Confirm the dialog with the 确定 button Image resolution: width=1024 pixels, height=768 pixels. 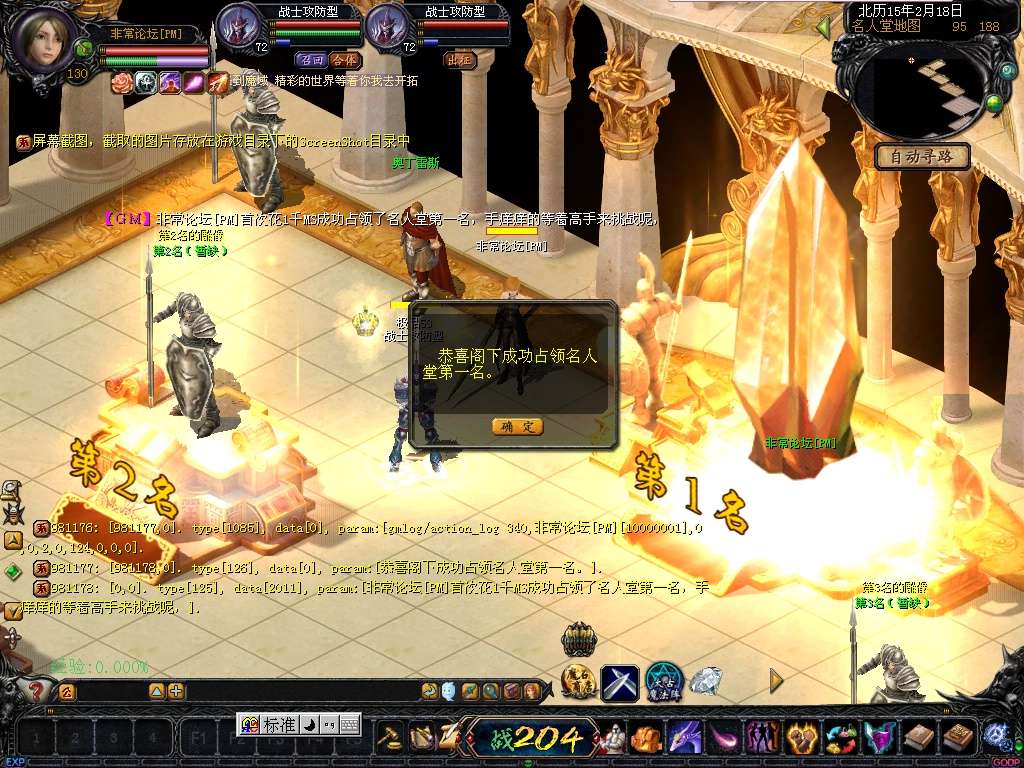[x=518, y=426]
